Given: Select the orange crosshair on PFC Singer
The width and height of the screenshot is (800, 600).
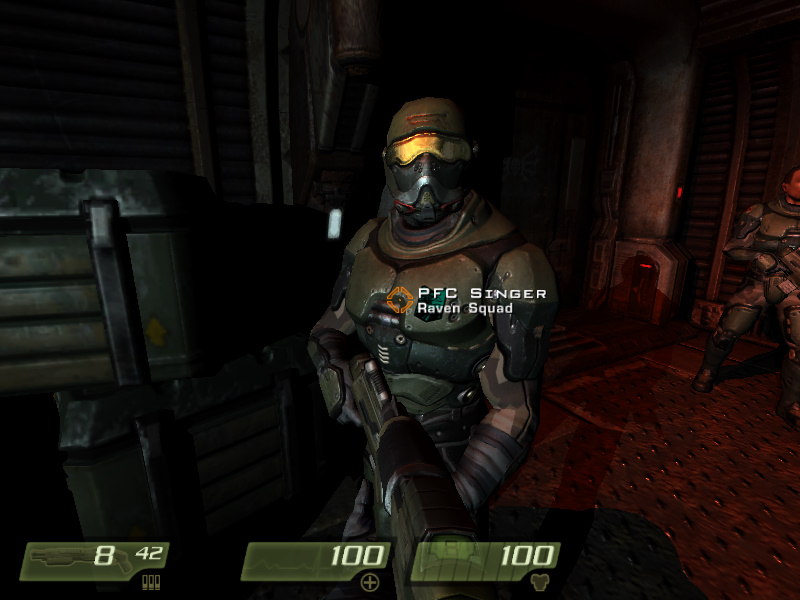Looking at the screenshot, I should coord(401,299).
